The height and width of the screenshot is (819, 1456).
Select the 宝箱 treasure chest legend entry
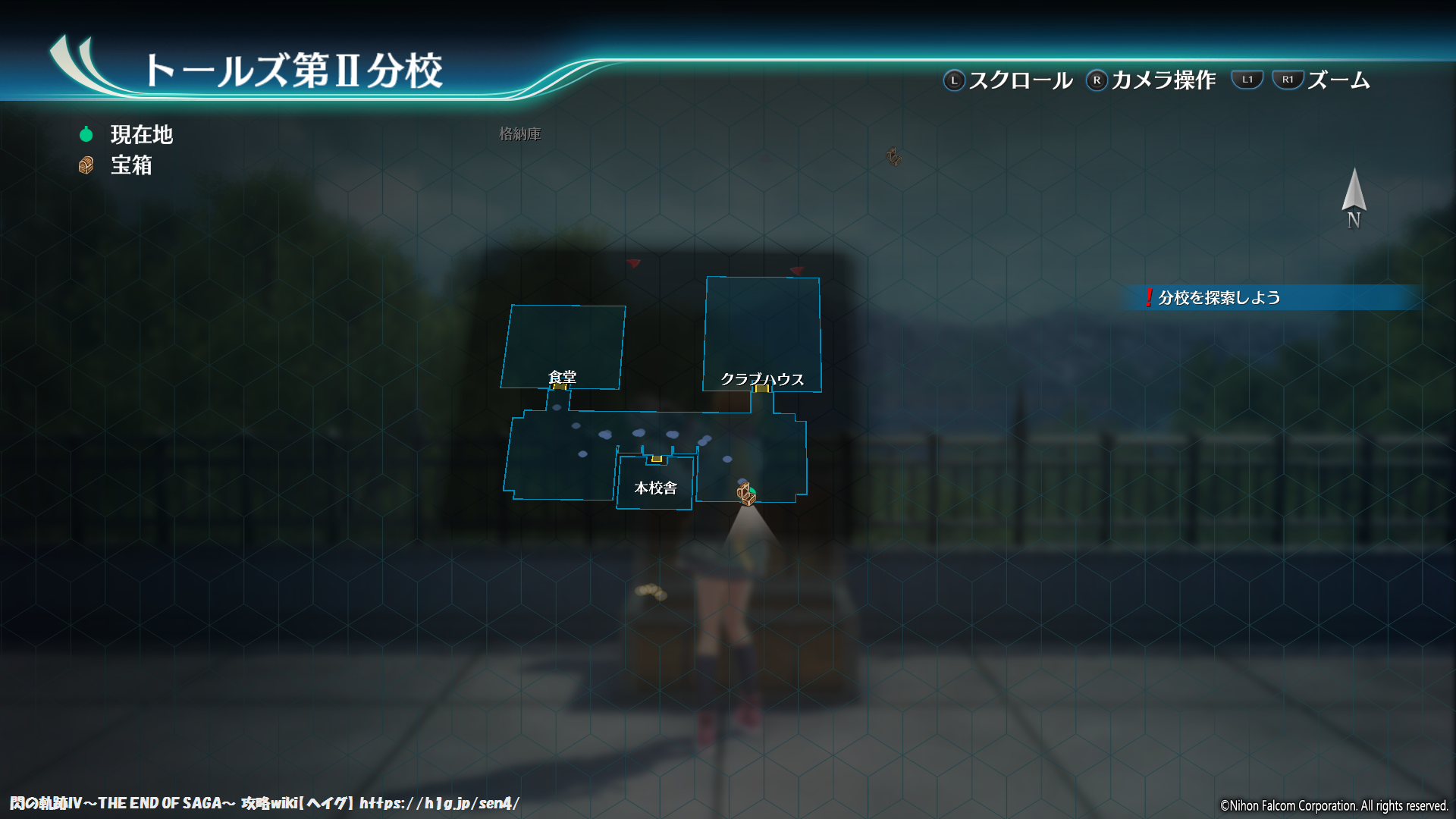130,165
